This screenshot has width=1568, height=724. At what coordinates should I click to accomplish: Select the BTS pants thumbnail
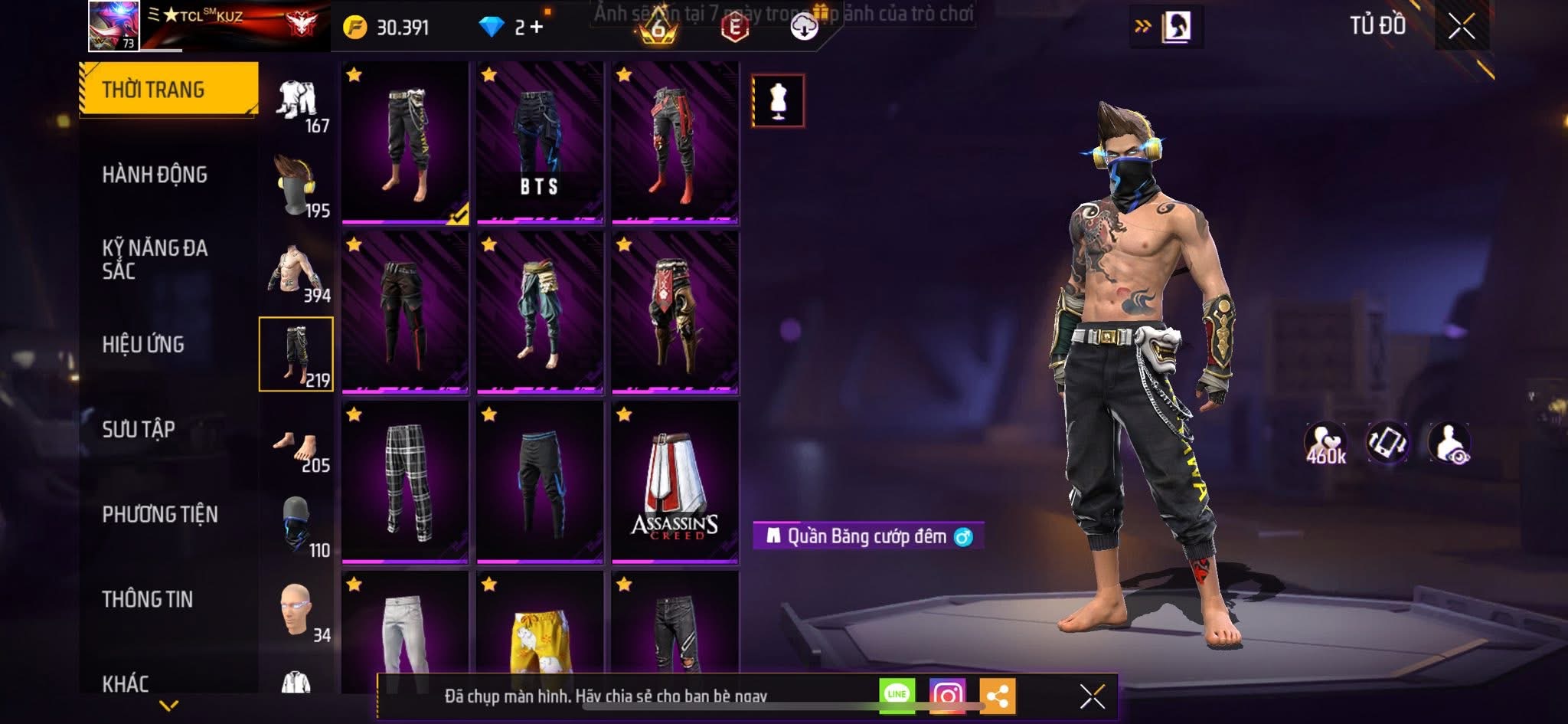coord(540,146)
